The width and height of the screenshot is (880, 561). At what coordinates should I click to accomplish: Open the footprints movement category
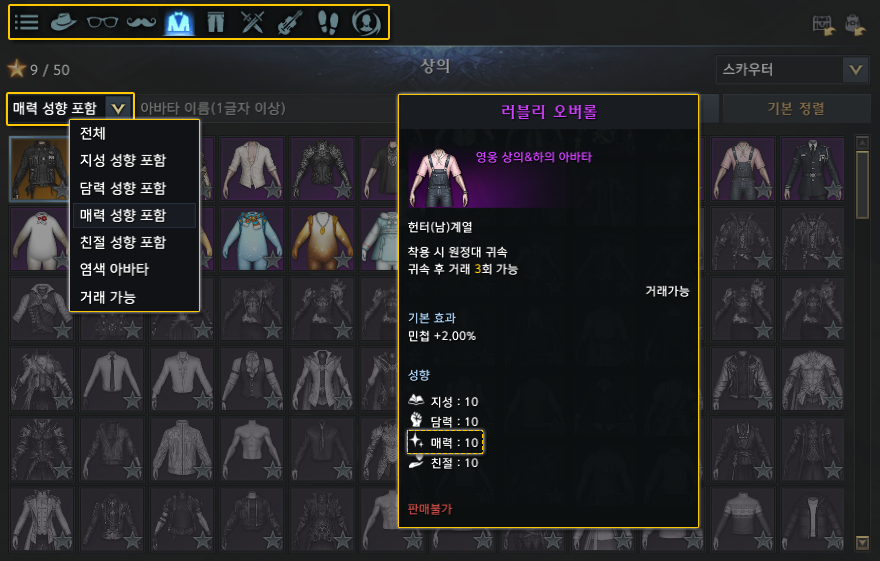pos(328,22)
